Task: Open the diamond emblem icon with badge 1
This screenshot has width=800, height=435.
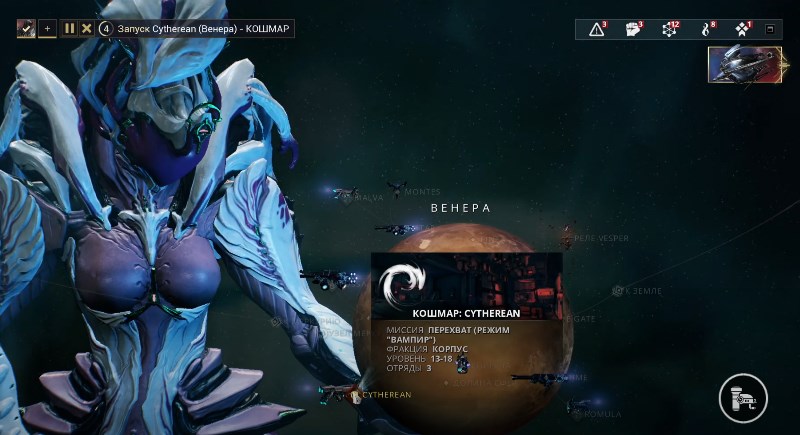Action: (742, 29)
